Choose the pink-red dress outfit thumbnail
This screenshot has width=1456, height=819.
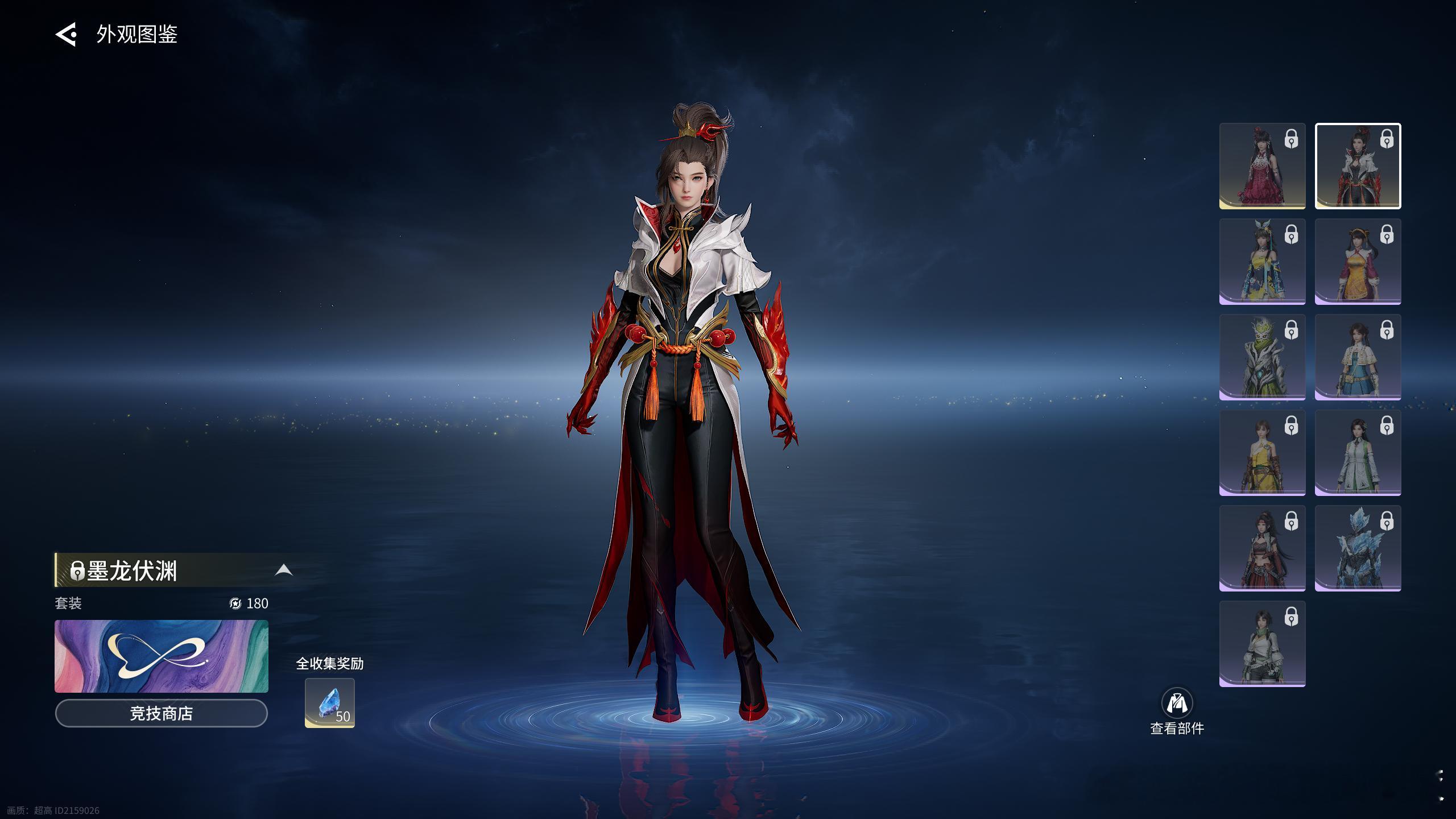point(1262,166)
